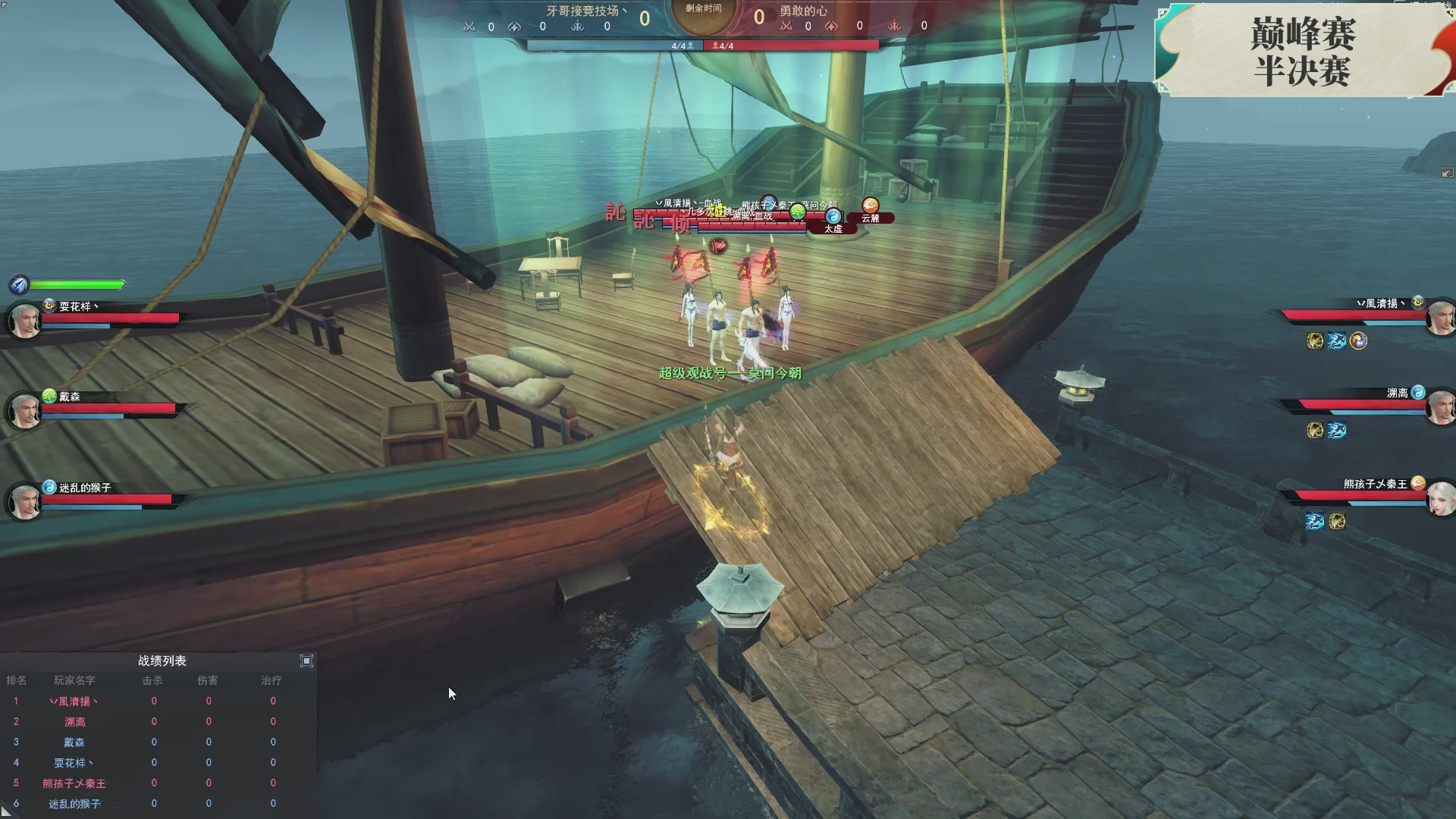1456x819 pixels.
Task: Select player 戴森 portrait in left team
Action: [x=24, y=411]
